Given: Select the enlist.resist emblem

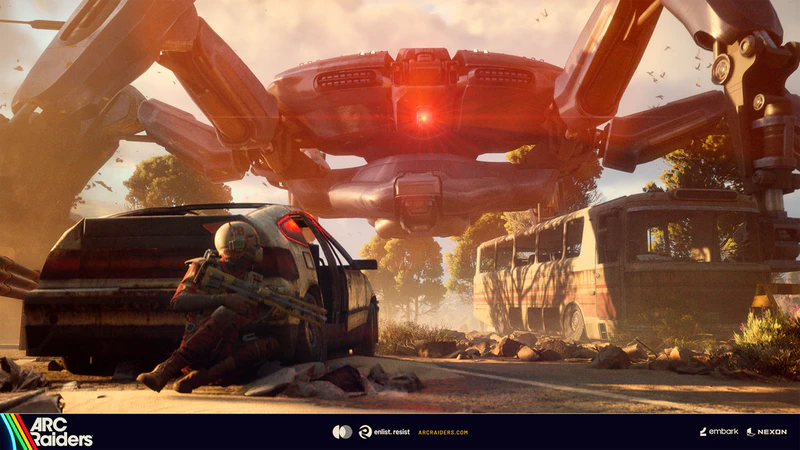Looking at the screenshot, I should click(379, 432).
